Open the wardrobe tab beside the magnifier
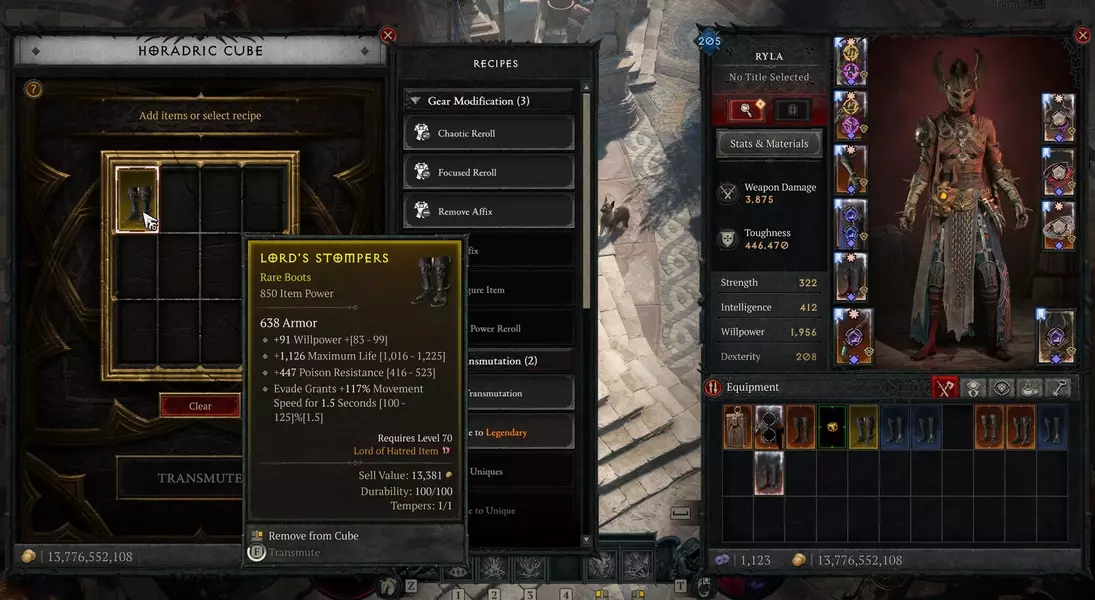The height and width of the screenshot is (600, 1095). pyautogui.click(x=792, y=109)
